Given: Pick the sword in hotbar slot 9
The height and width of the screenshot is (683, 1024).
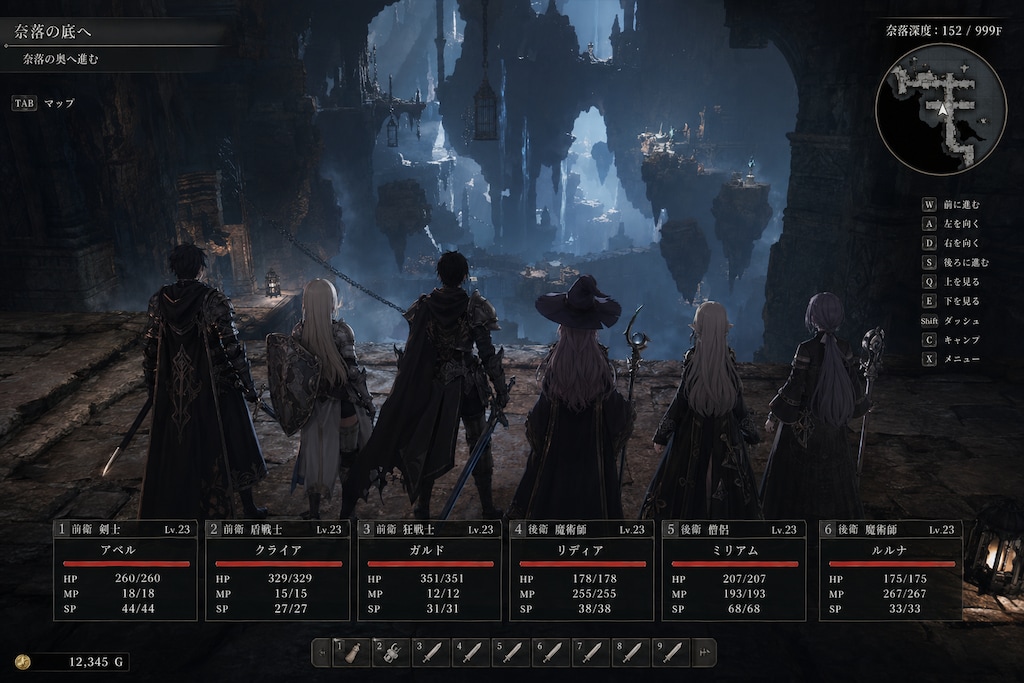Looking at the screenshot, I should [x=670, y=652].
